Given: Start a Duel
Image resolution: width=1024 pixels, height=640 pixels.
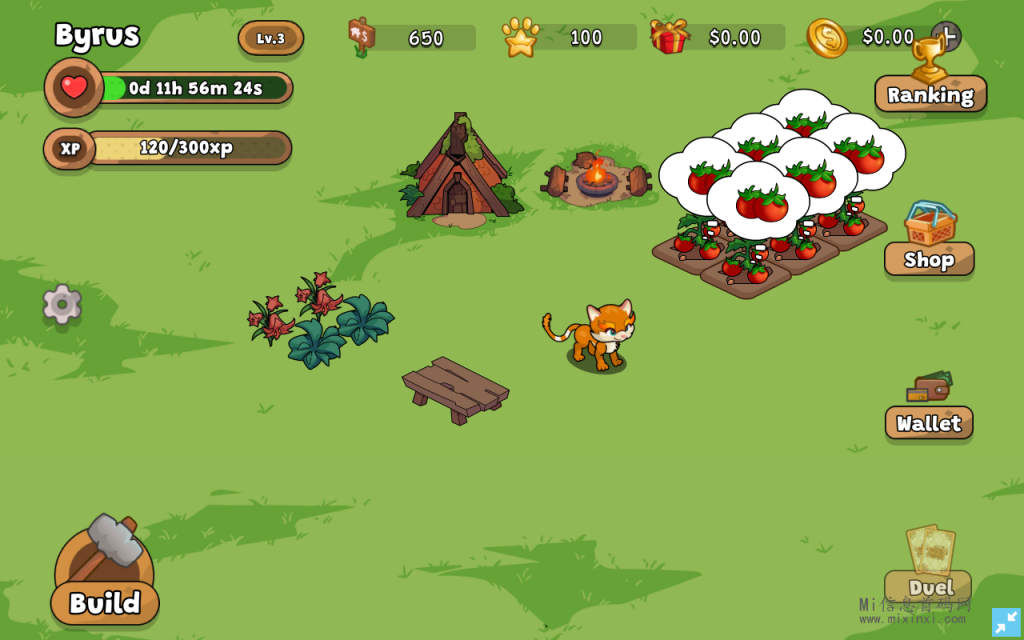Looking at the screenshot, I should click(929, 585).
